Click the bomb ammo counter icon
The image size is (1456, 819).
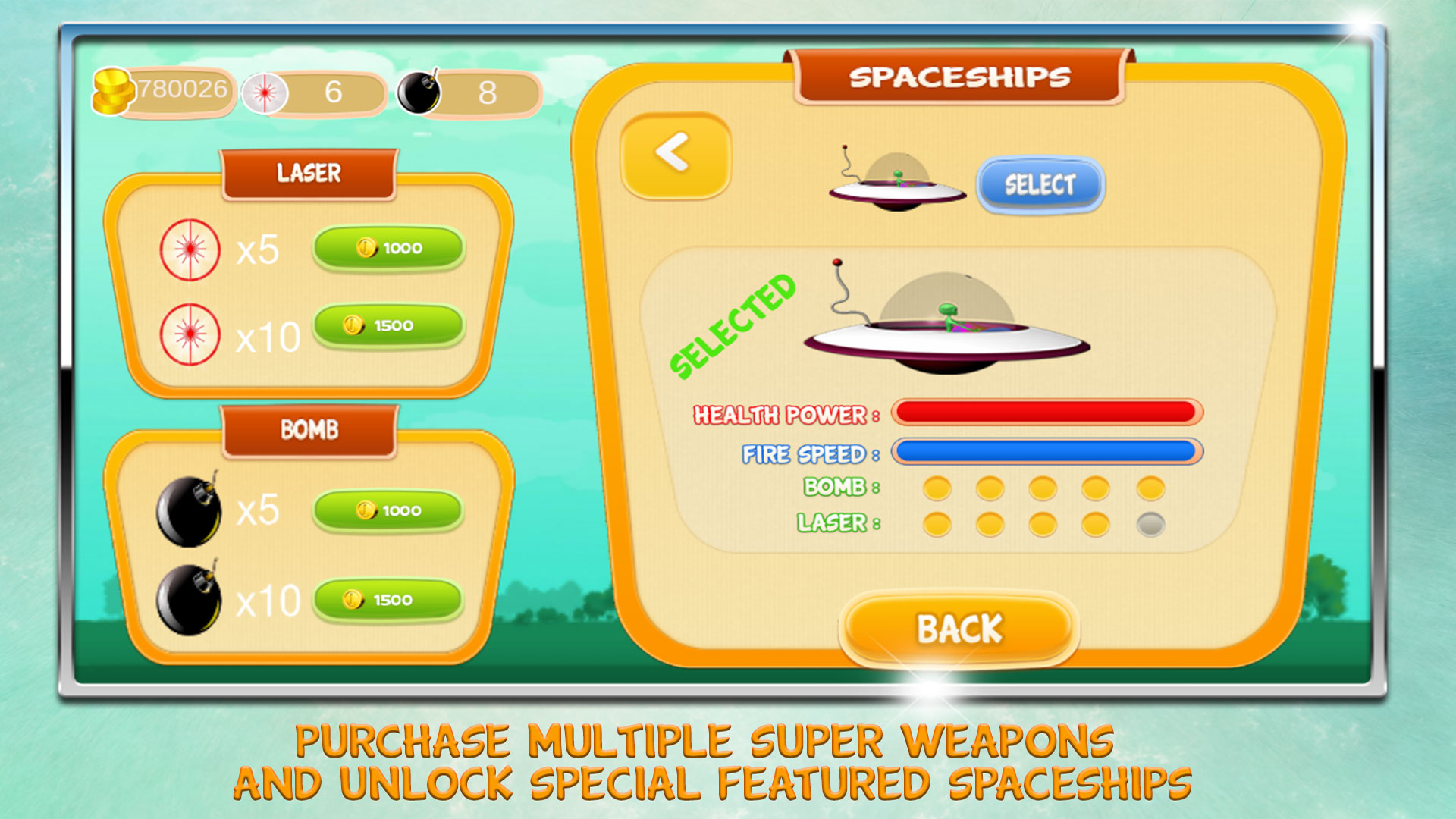coord(418,91)
